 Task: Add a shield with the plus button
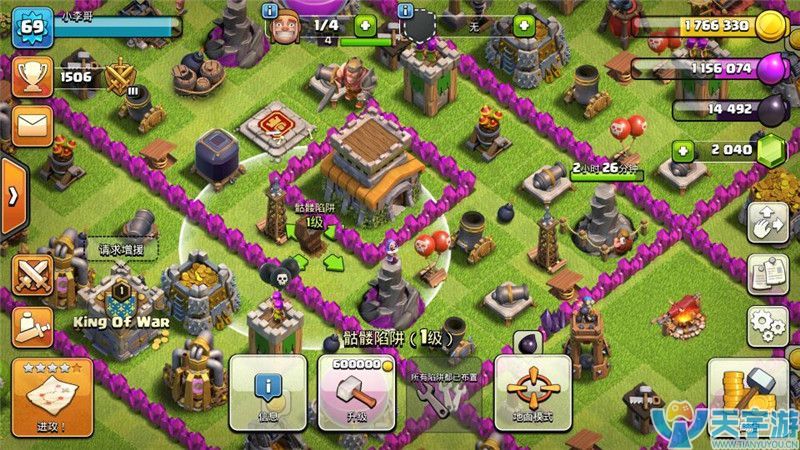[x=523, y=26]
